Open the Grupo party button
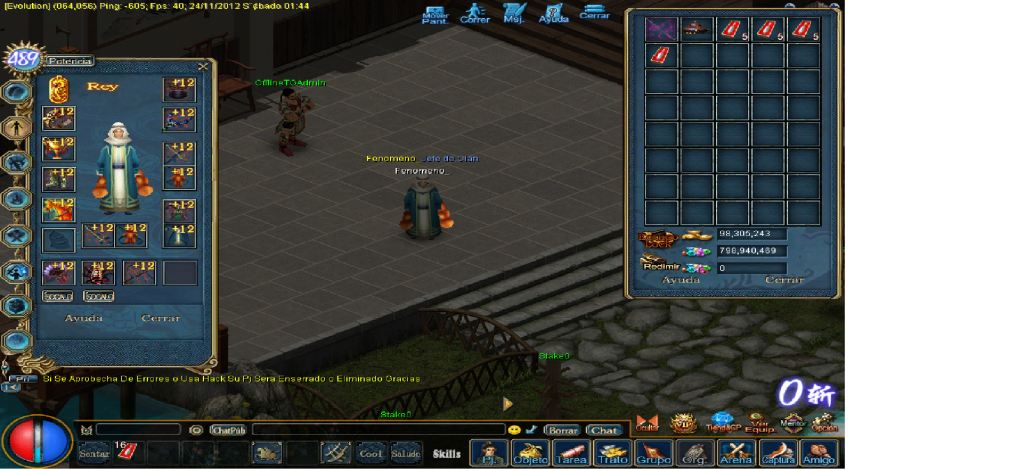This screenshot has height=469, width=1024. (654, 453)
